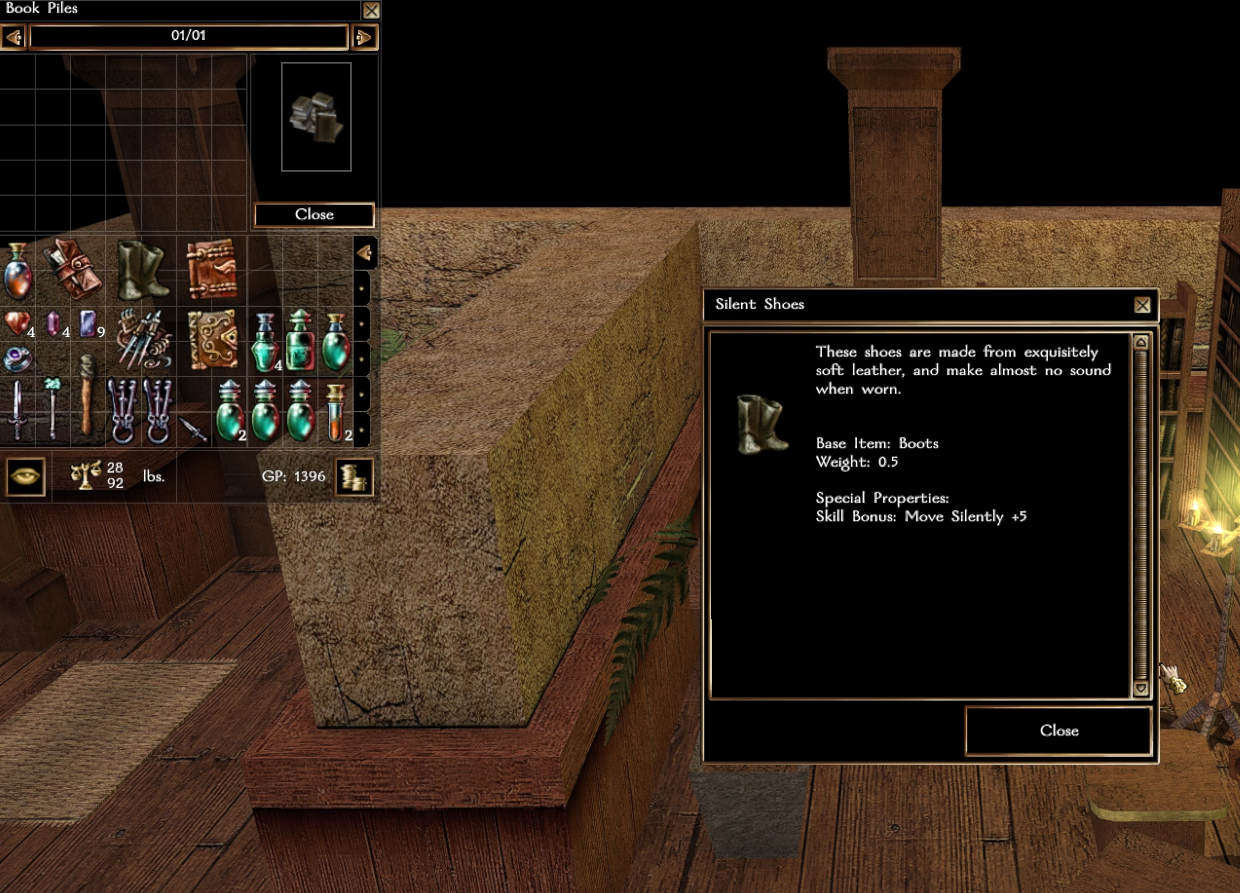The image size is (1240, 893).
Task: Select the ornate gold-trimmed tome
Action: click(212, 339)
